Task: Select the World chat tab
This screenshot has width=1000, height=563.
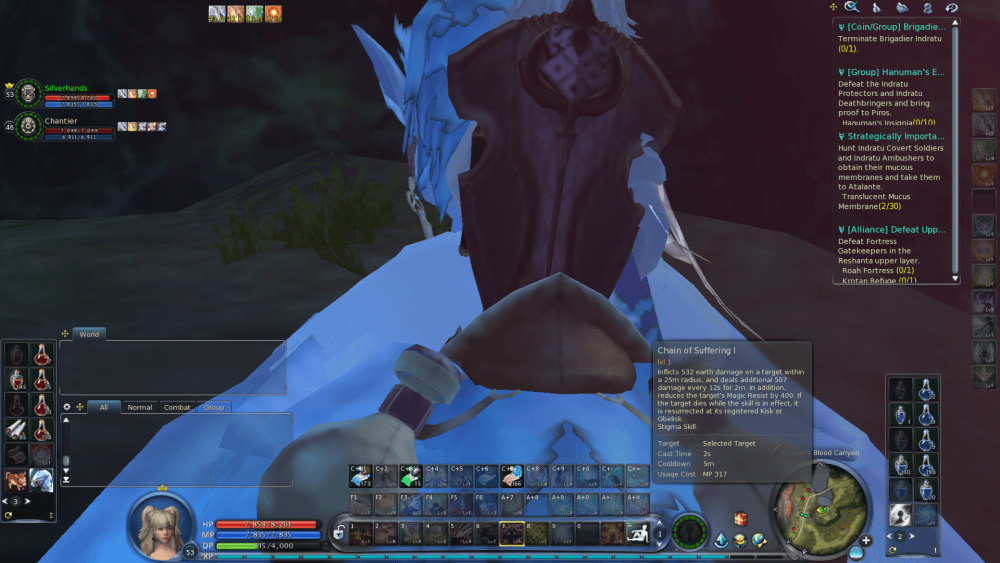Action: pos(89,334)
